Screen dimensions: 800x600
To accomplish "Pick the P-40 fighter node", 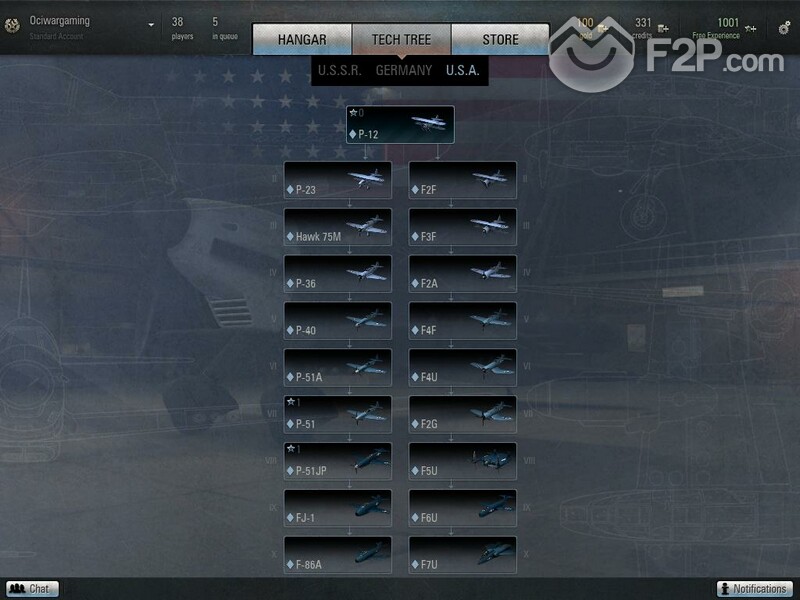I will coord(337,322).
